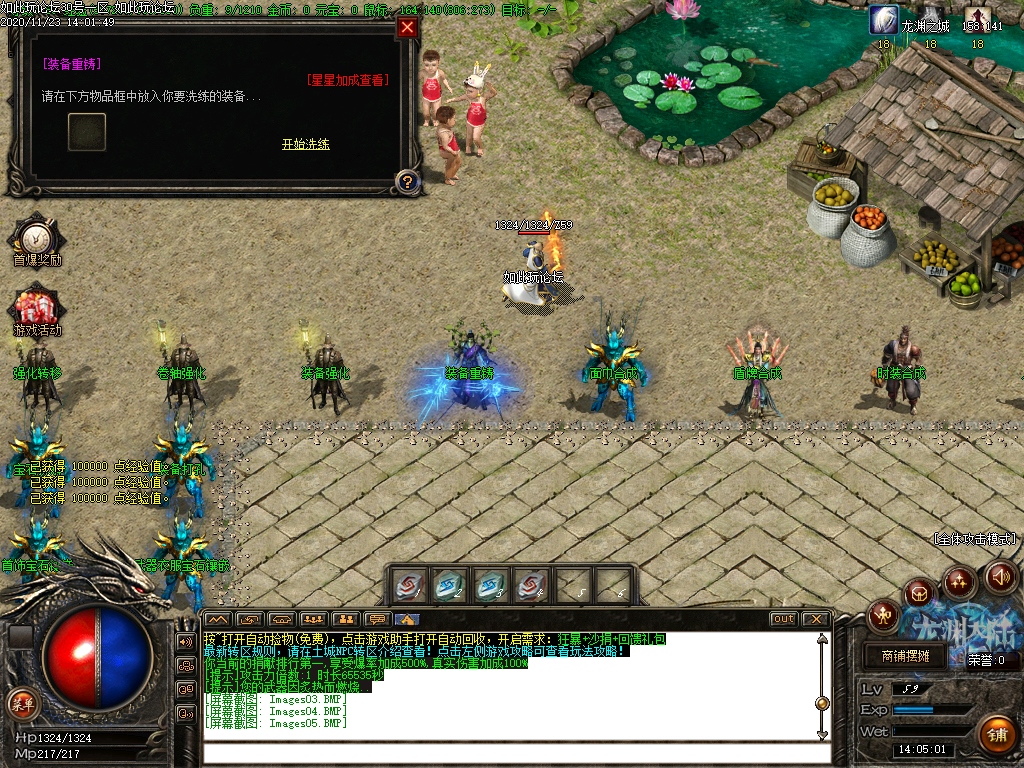This screenshot has height=768, width=1024.
Task: Click the question mark help button
Action: point(407,181)
